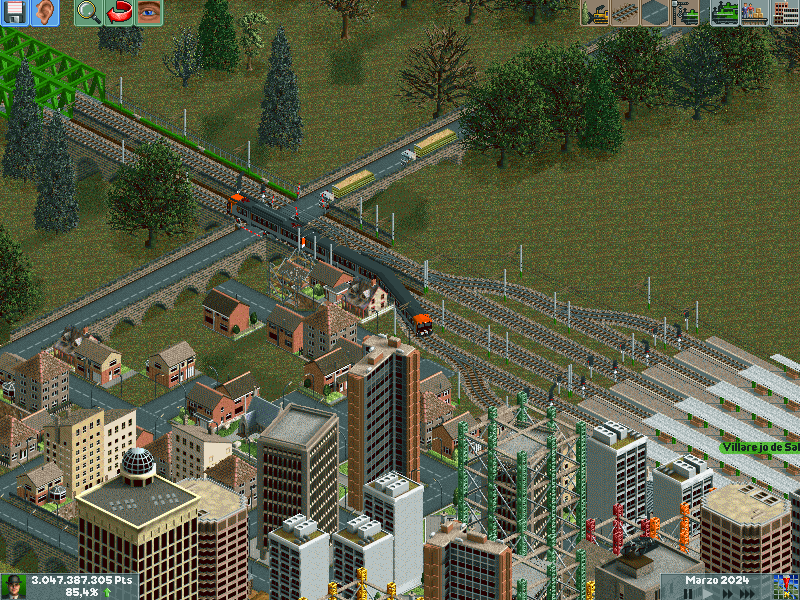Open the railway track construction tool
The height and width of the screenshot is (600, 800).
point(626,12)
